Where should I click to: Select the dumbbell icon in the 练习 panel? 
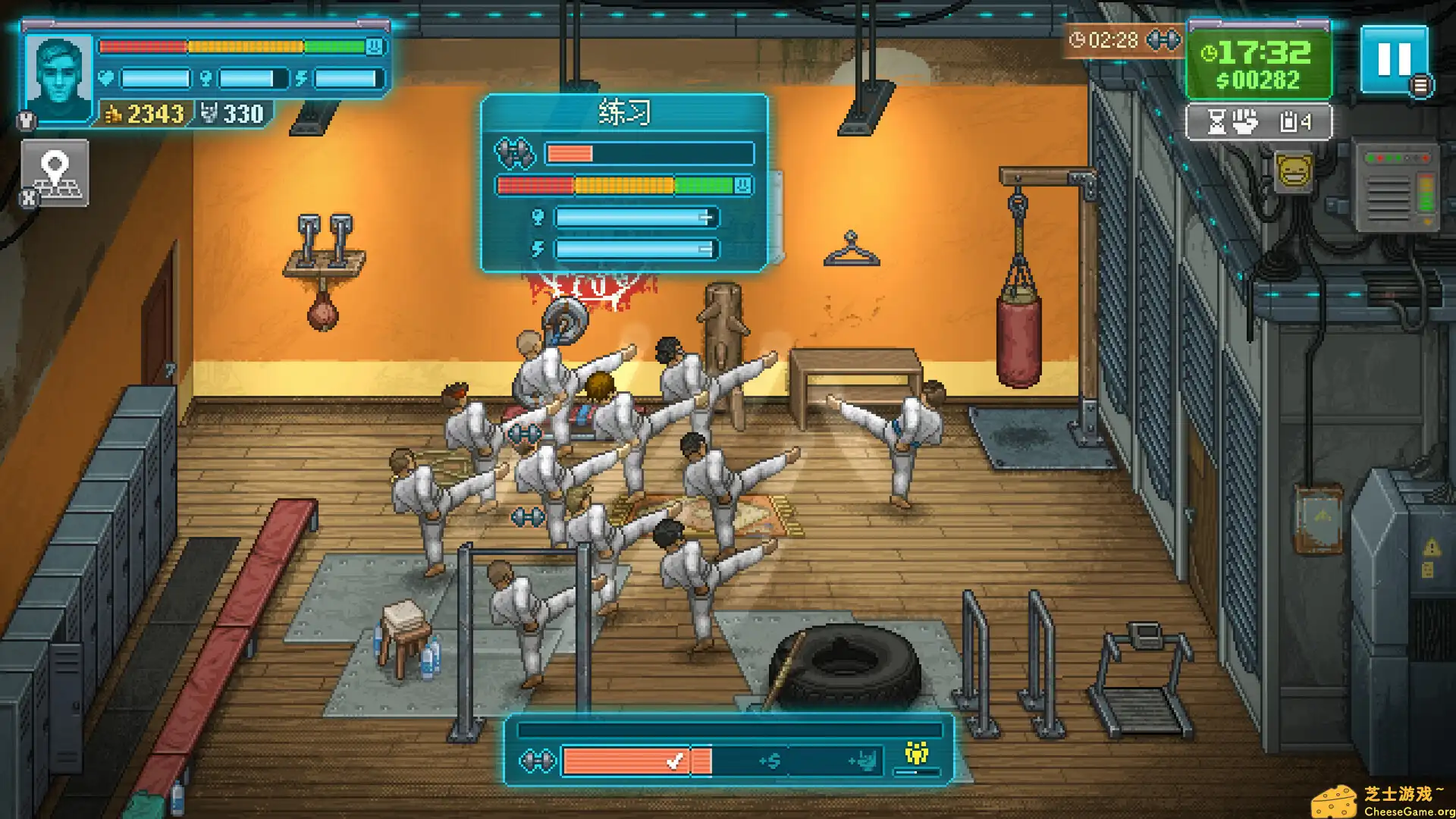(x=516, y=154)
